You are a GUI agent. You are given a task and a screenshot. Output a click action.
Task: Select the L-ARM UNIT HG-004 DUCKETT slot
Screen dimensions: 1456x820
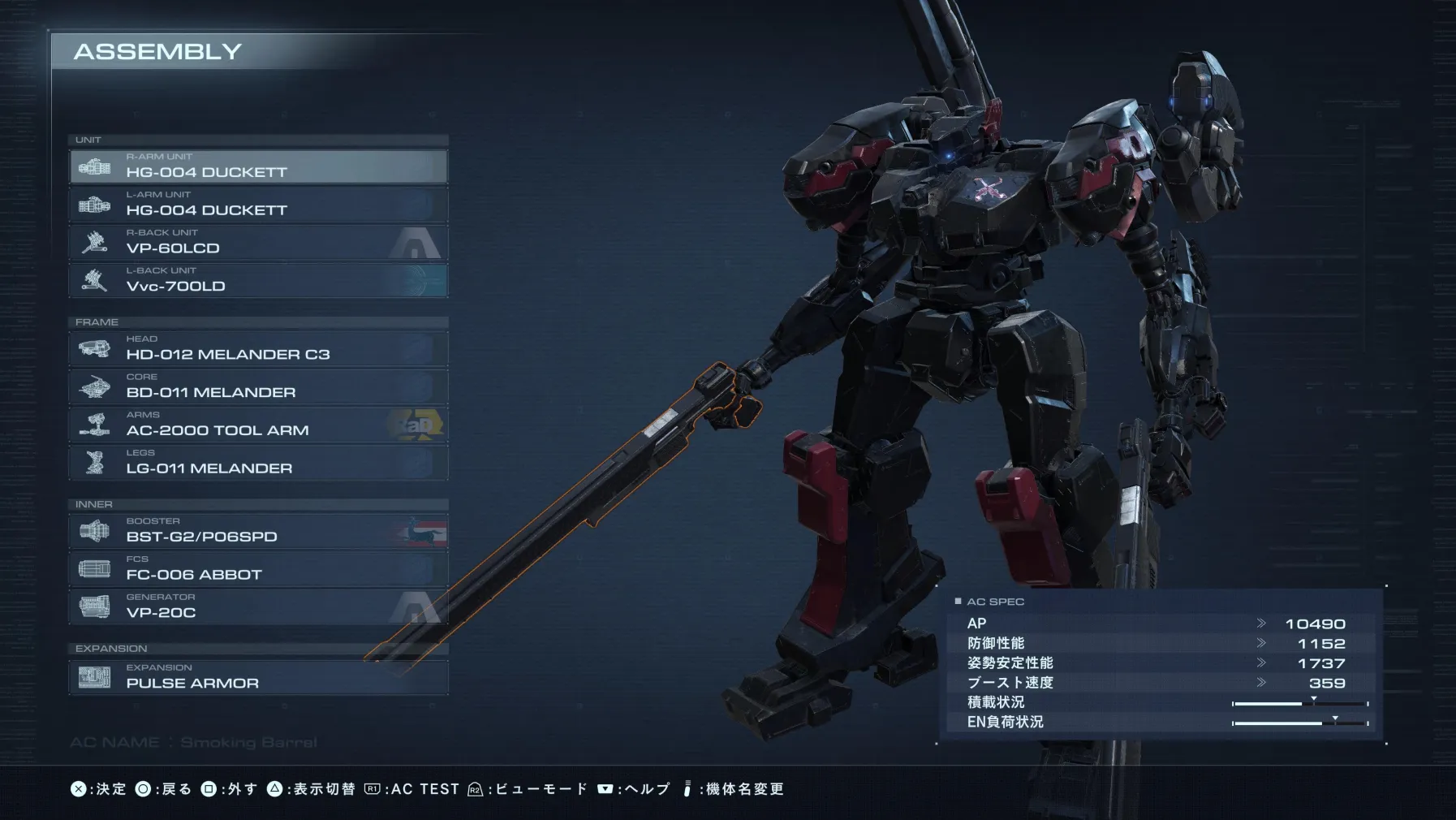pyautogui.click(x=258, y=205)
